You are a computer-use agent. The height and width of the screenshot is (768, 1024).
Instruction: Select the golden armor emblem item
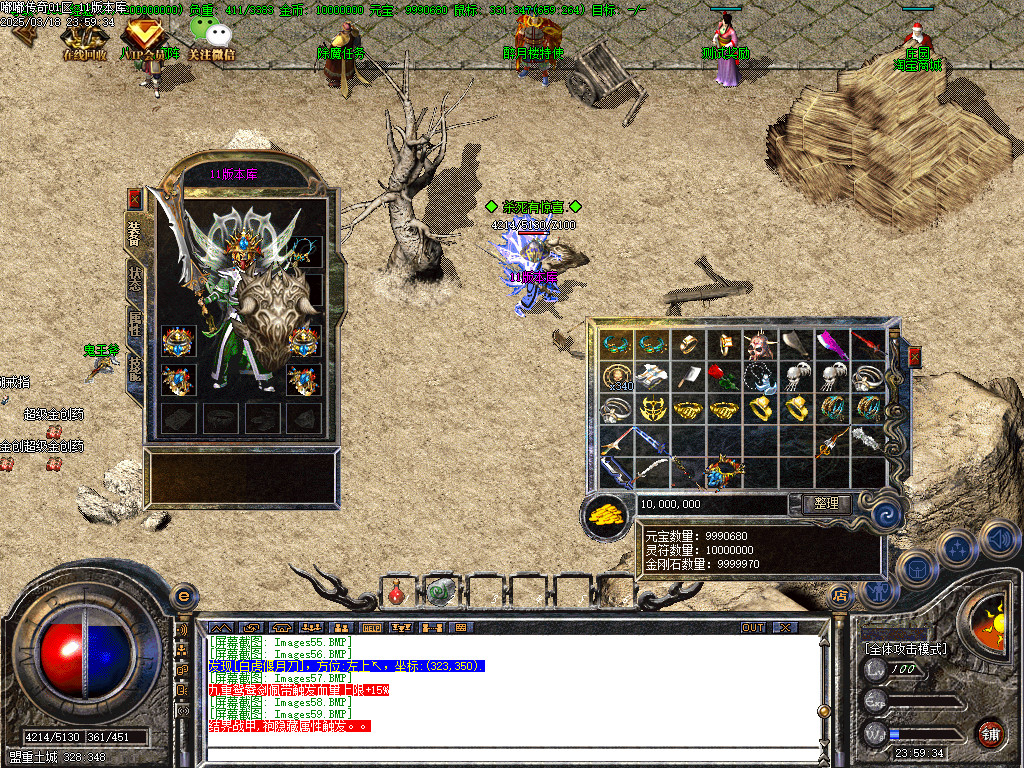pos(654,409)
